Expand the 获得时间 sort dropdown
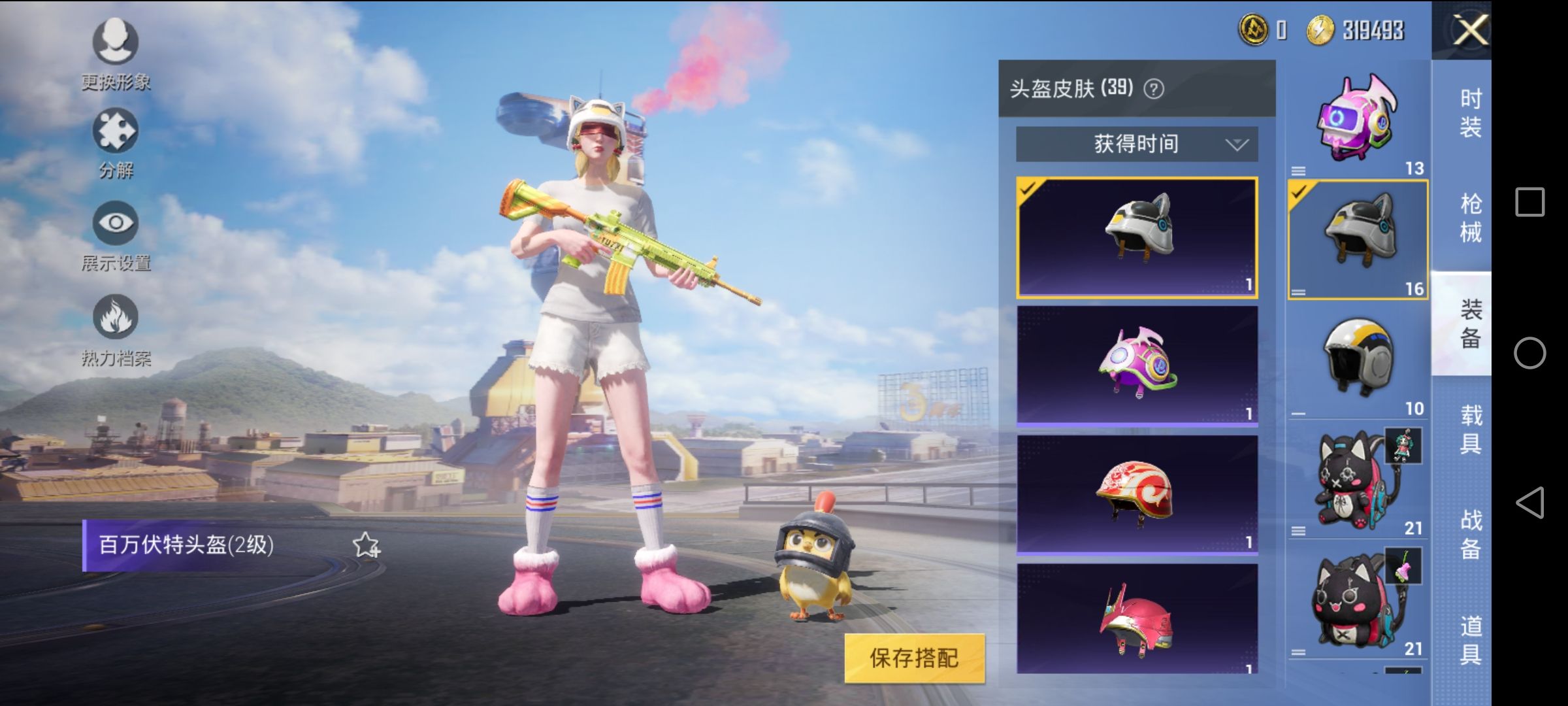Image resolution: width=1568 pixels, height=706 pixels. pos(1137,145)
